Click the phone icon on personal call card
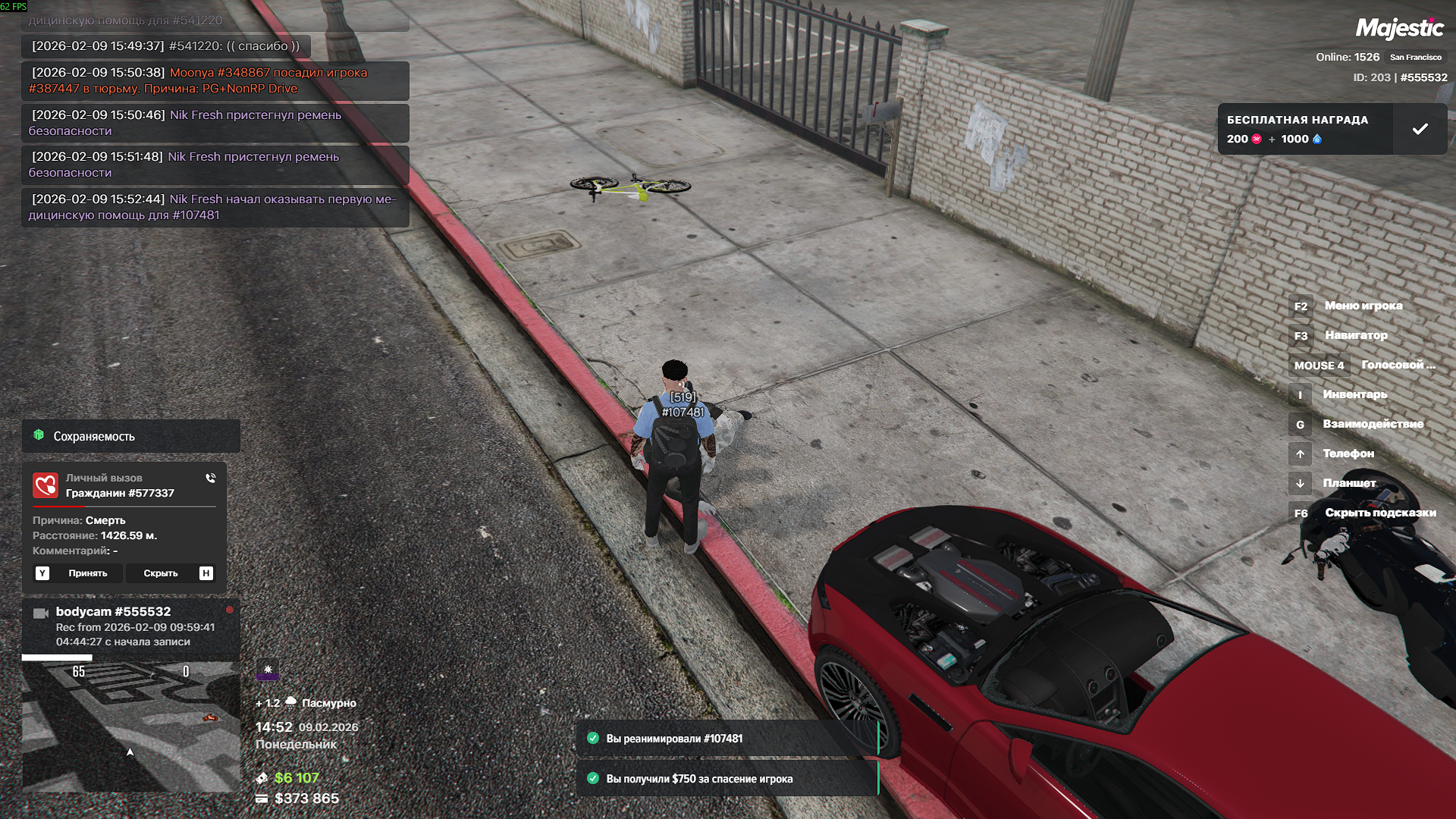 (x=210, y=479)
